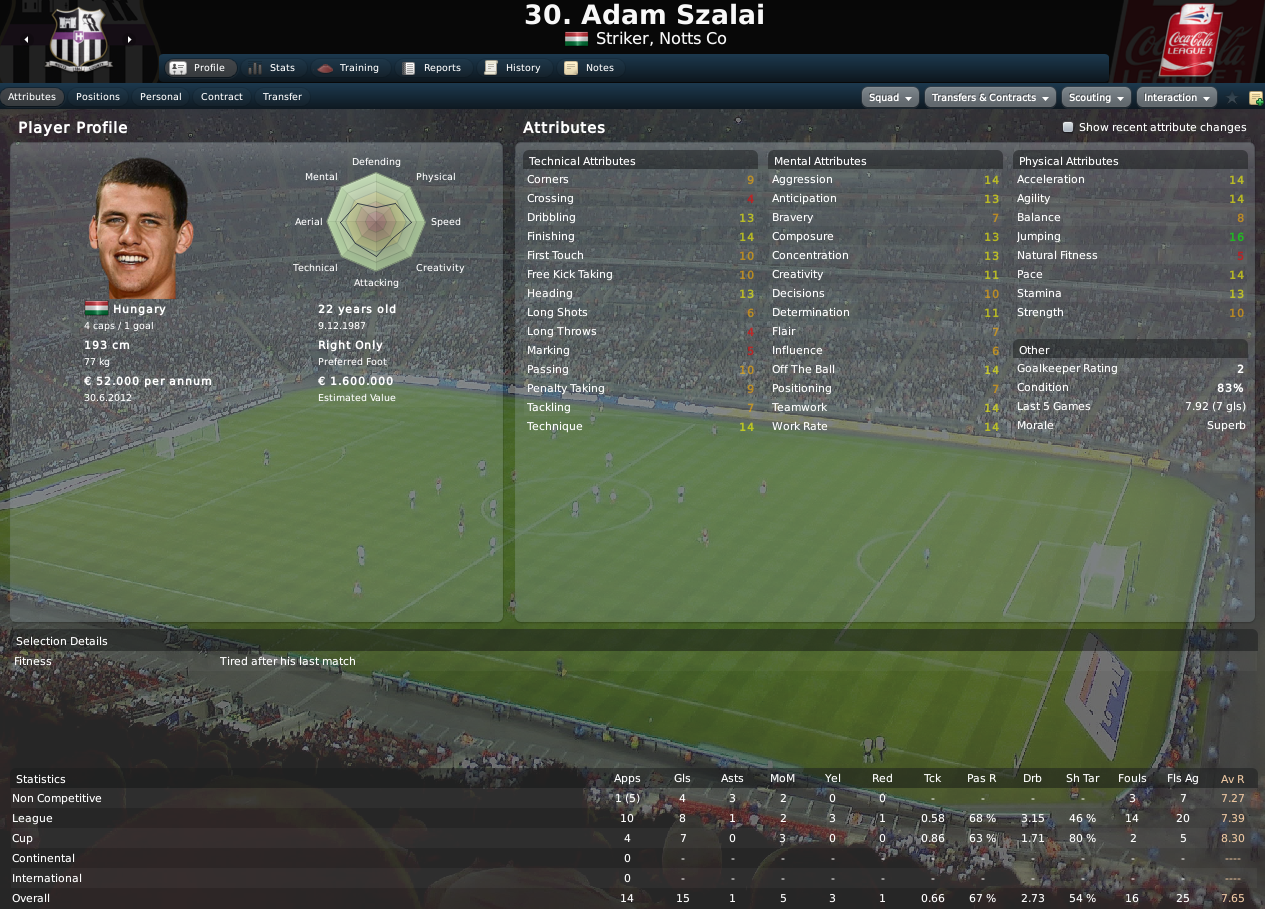Open the Notes tab
This screenshot has height=909, width=1265.
590,68
